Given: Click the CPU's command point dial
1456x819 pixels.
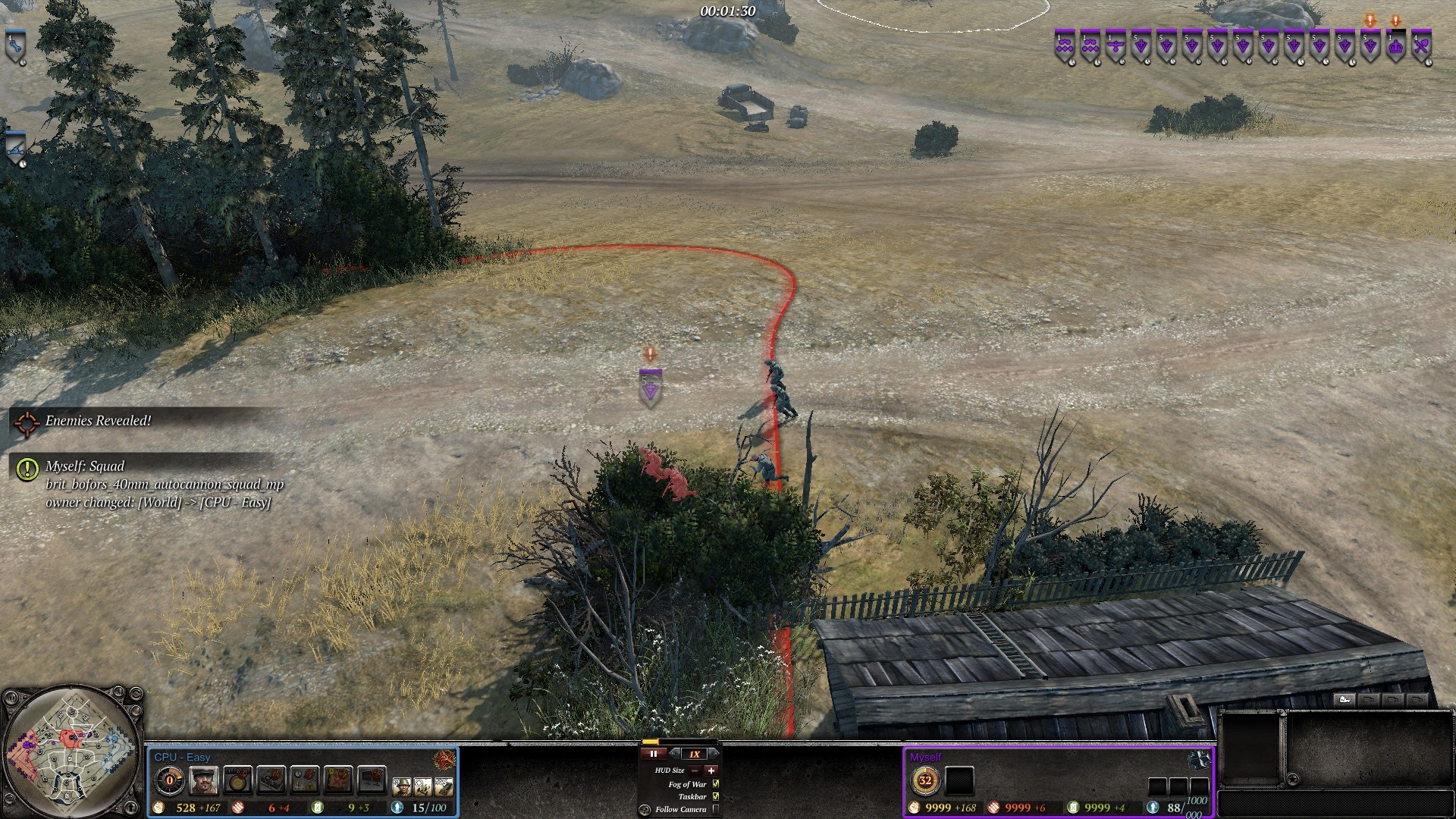Looking at the screenshot, I should (169, 780).
